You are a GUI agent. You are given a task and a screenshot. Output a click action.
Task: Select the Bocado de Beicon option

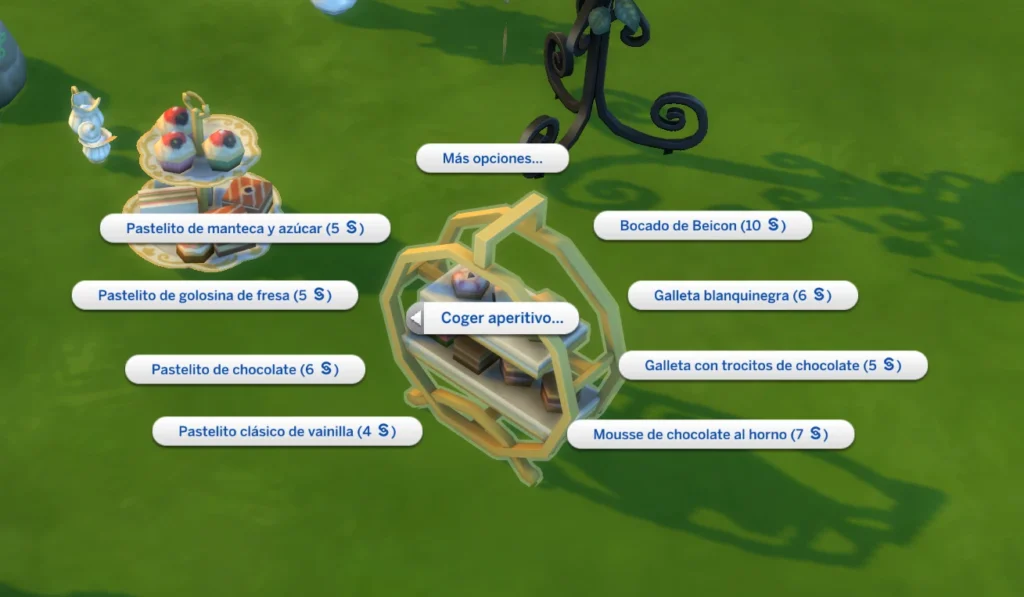702,226
